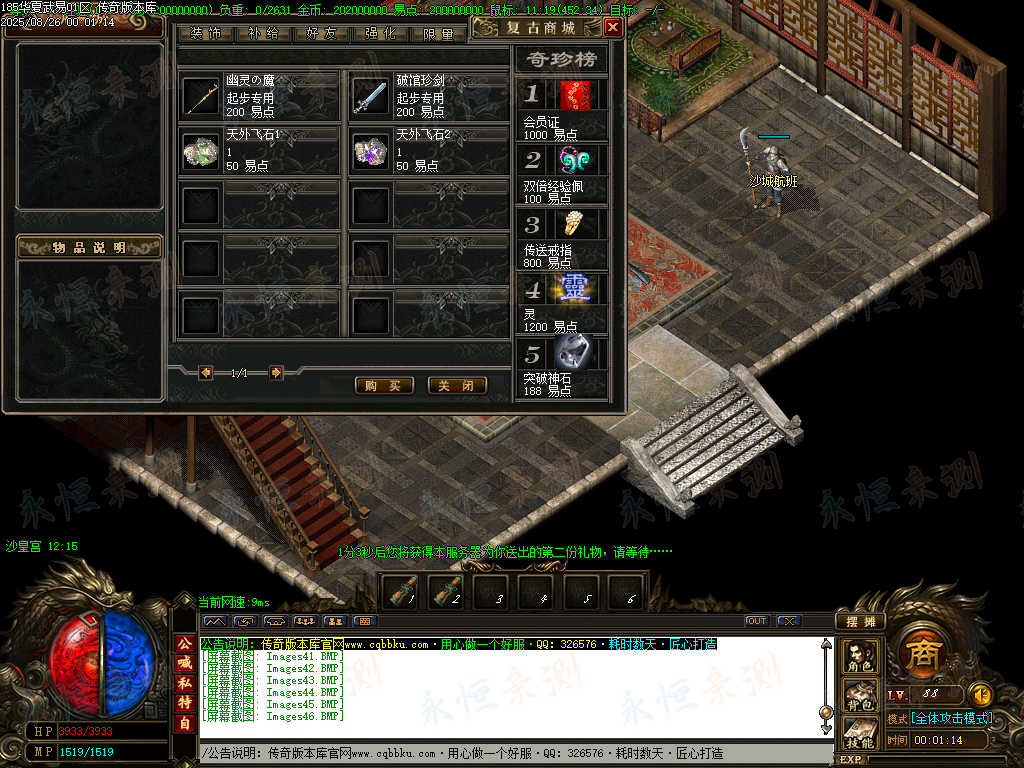The width and height of the screenshot is (1024, 768).
Task: Open the 补给 supplies tab
Action: click(x=264, y=34)
